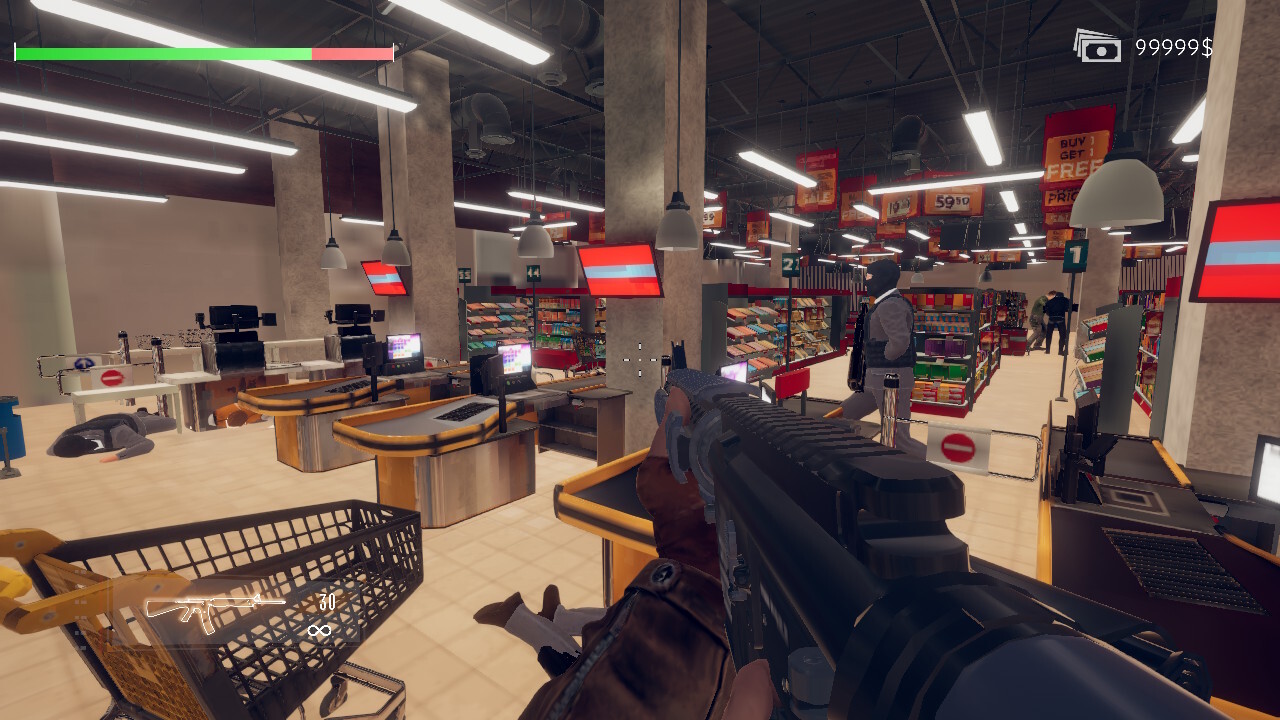Click the infinity reserve ammo symbol
This screenshot has height=720, width=1280.
tap(321, 629)
